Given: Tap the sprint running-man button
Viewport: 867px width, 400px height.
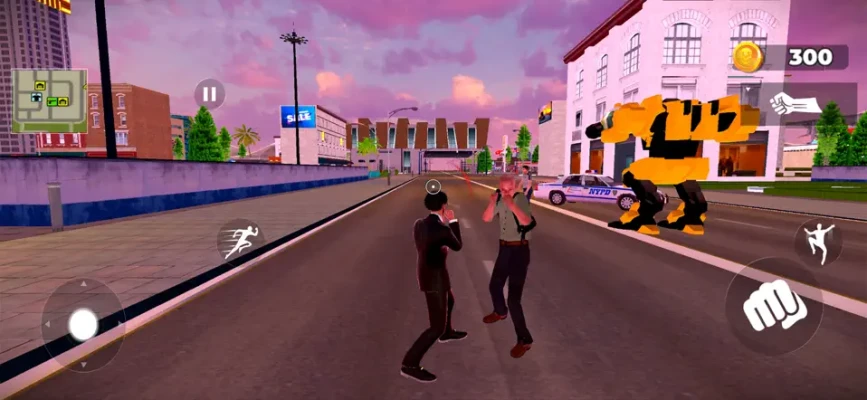Looking at the screenshot, I should [x=241, y=240].
